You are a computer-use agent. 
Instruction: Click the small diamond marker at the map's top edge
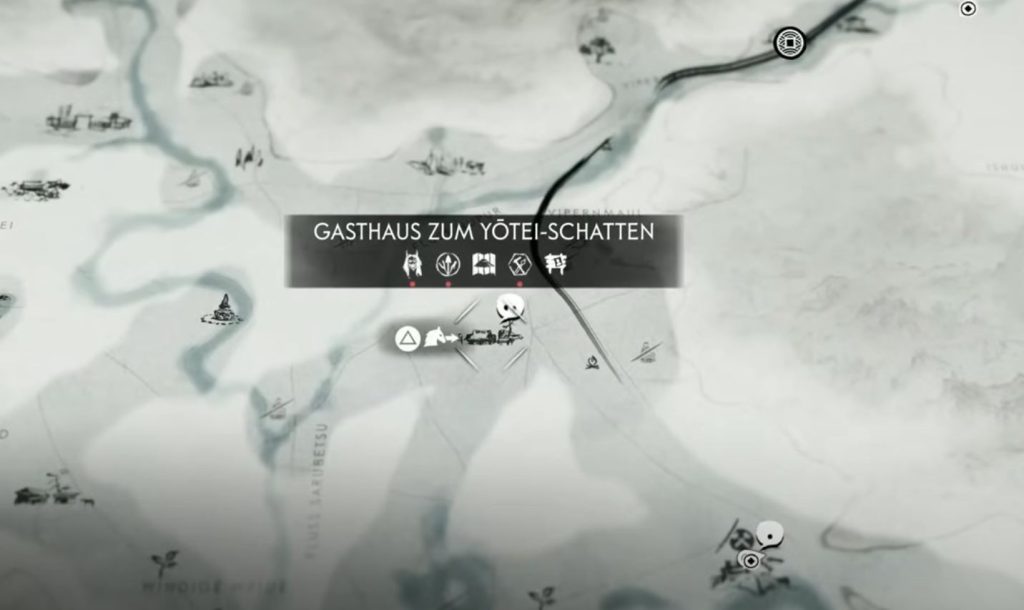[967, 9]
